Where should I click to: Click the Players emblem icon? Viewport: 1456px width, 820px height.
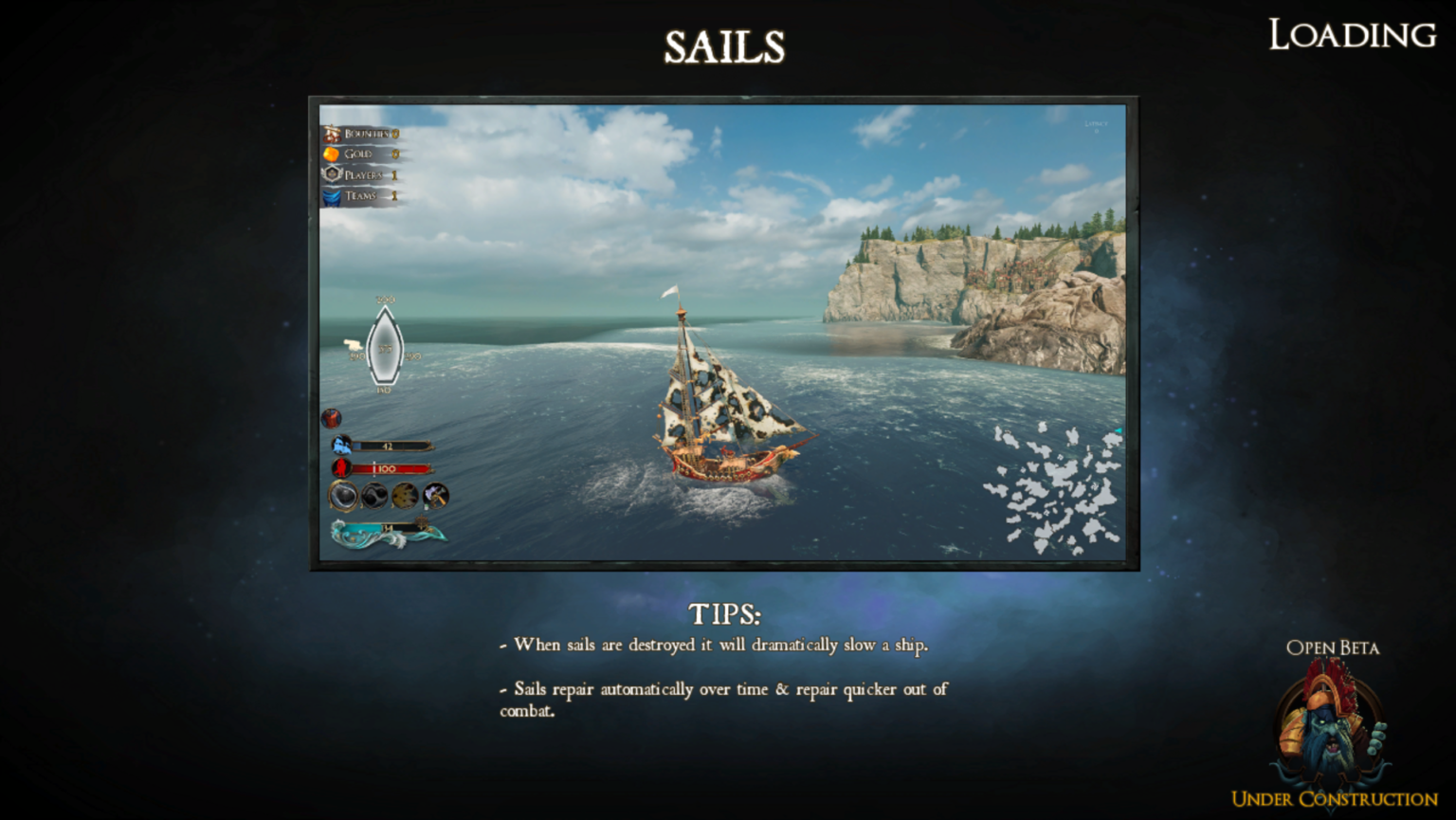pyautogui.click(x=331, y=174)
